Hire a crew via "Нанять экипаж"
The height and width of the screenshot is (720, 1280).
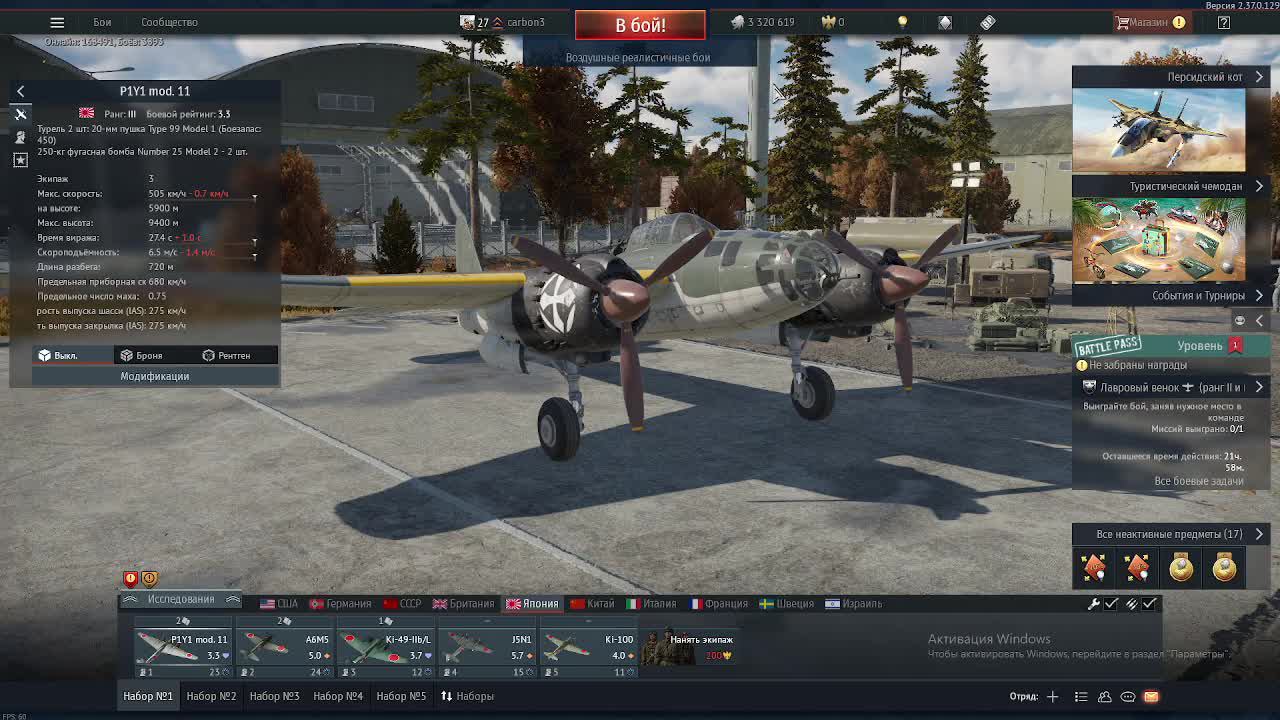(x=688, y=648)
